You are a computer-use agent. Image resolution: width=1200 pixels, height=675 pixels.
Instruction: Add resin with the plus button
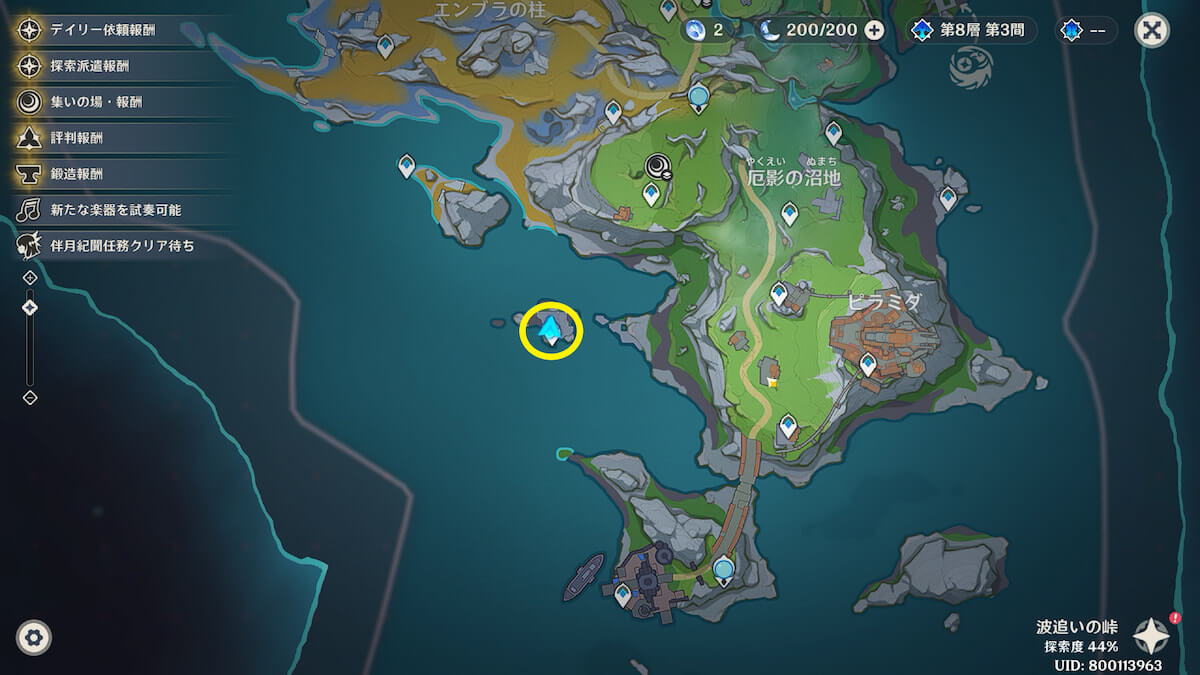click(874, 30)
